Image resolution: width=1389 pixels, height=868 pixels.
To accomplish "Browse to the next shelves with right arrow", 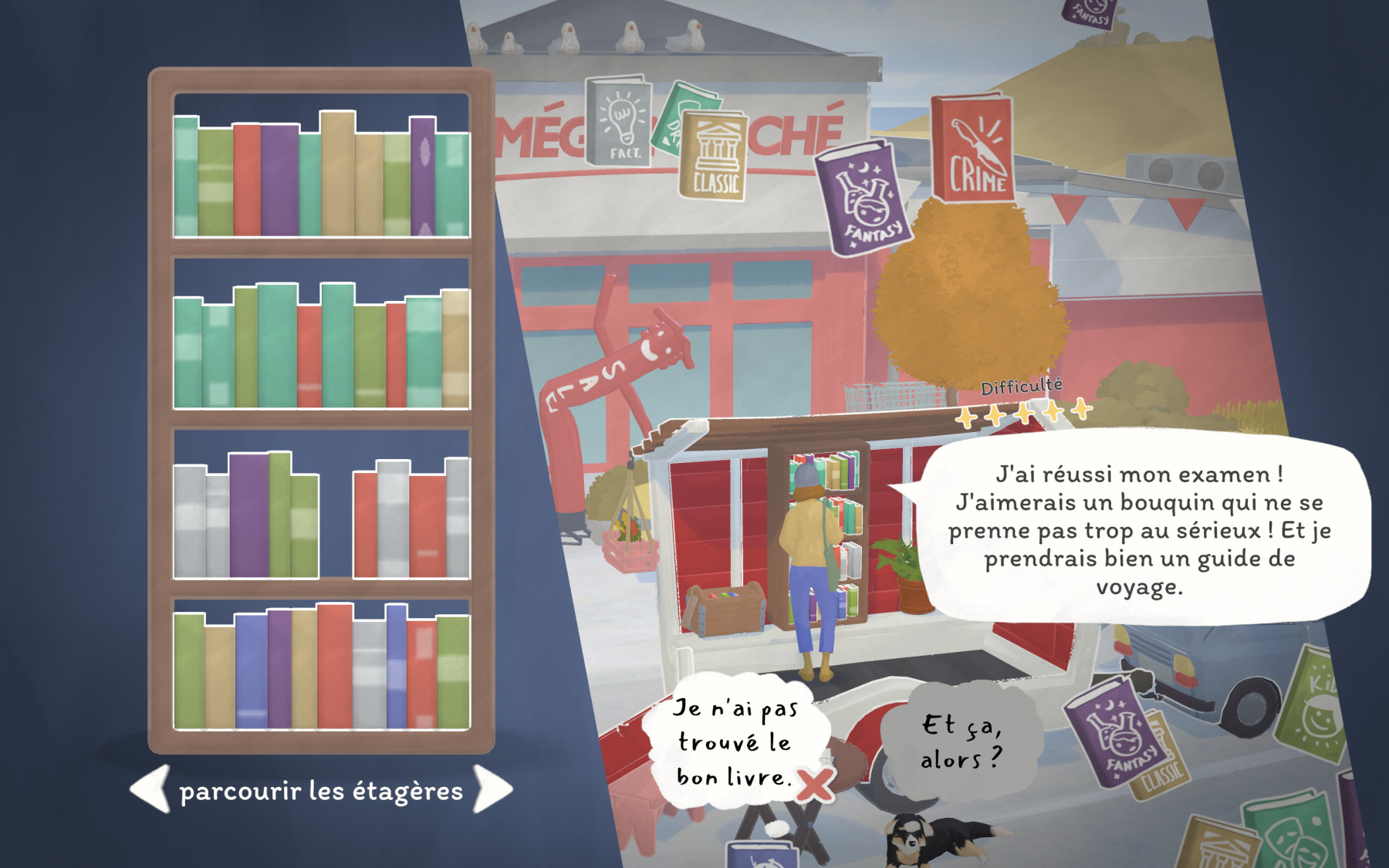I will [x=492, y=789].
